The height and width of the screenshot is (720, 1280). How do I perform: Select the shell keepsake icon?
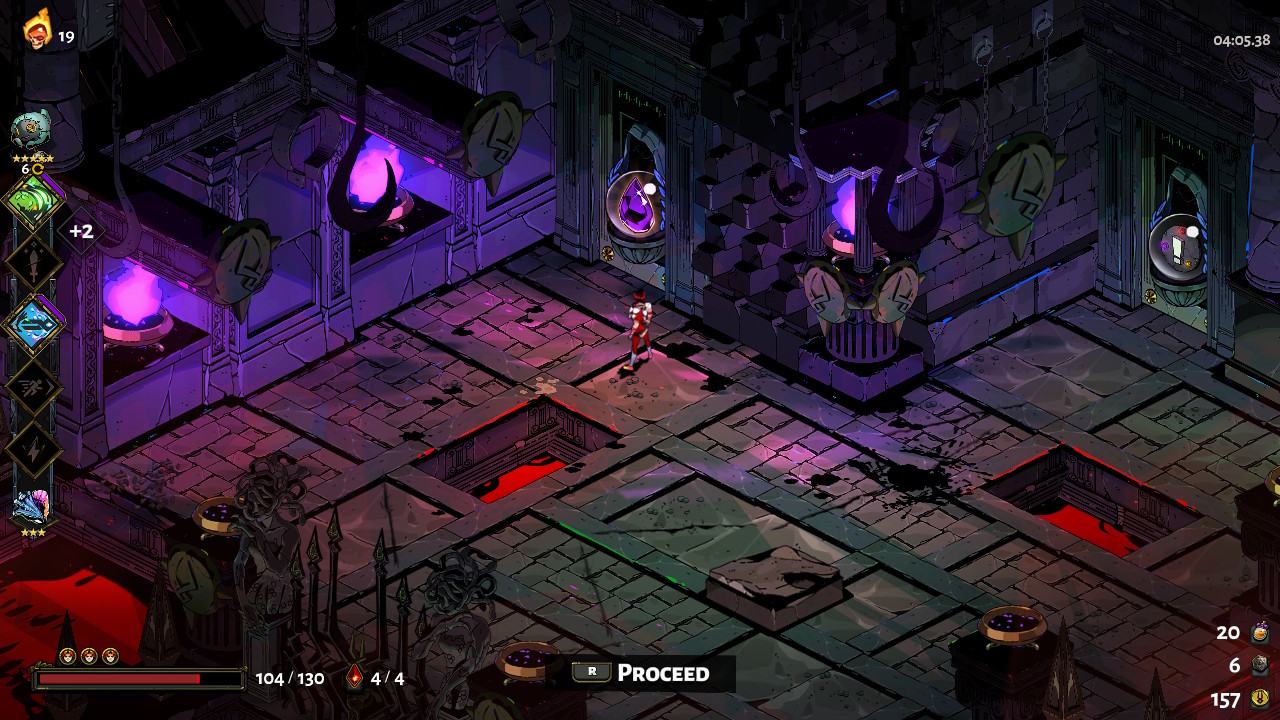coord(32,506)
